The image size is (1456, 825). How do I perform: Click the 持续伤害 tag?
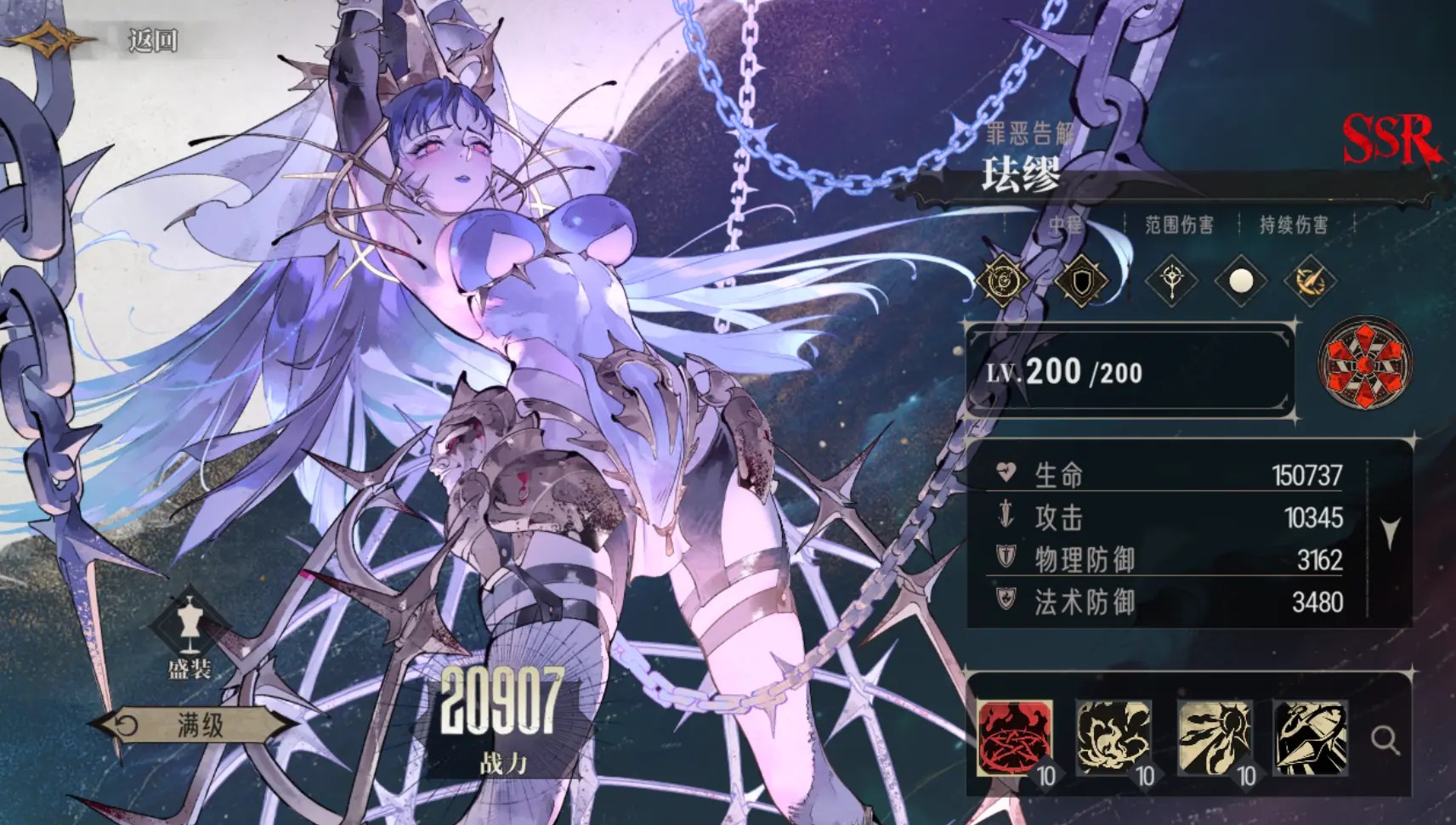1293,224
